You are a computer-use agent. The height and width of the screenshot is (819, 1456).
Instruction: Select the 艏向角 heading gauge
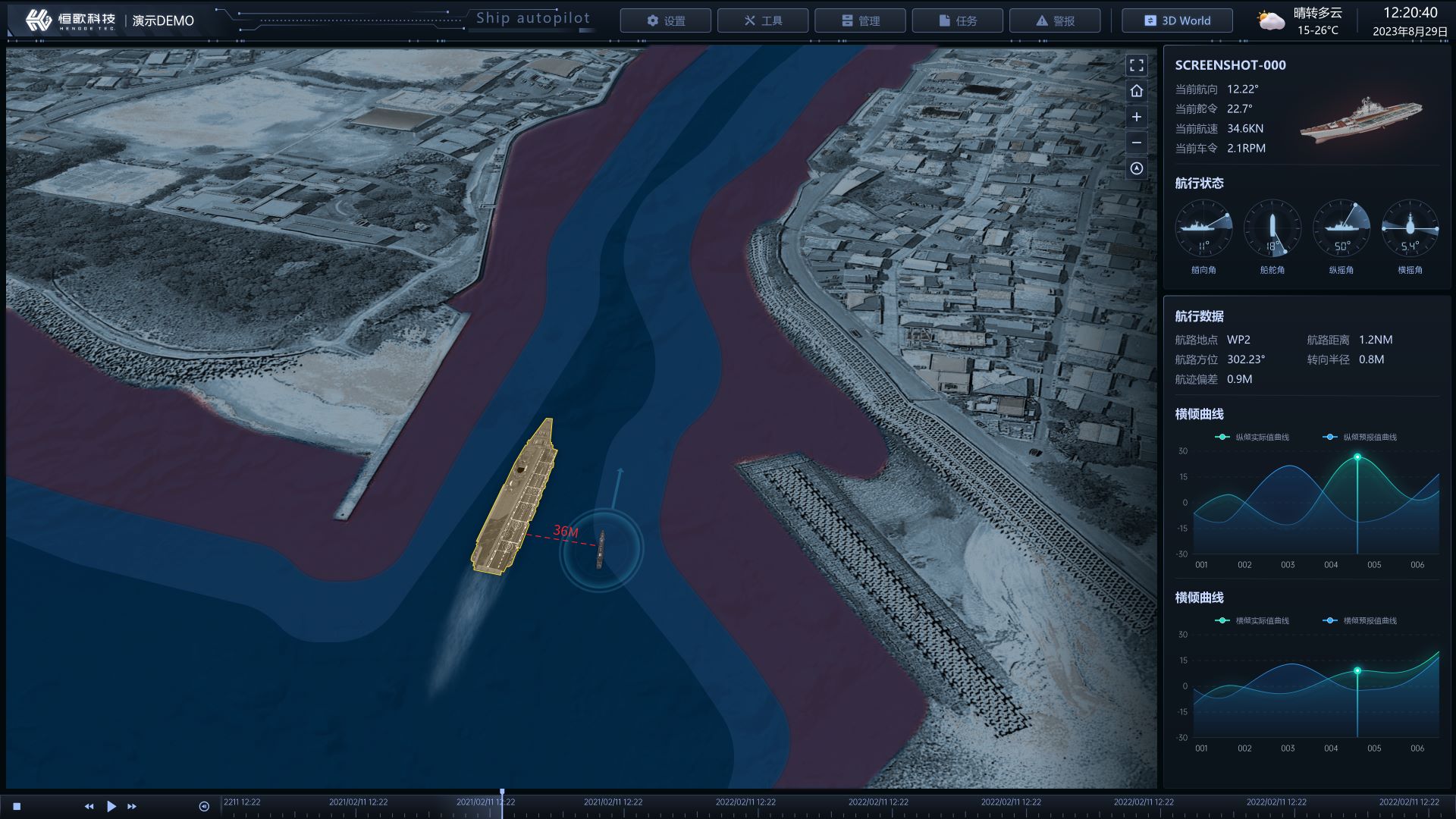coord(1203,227)
